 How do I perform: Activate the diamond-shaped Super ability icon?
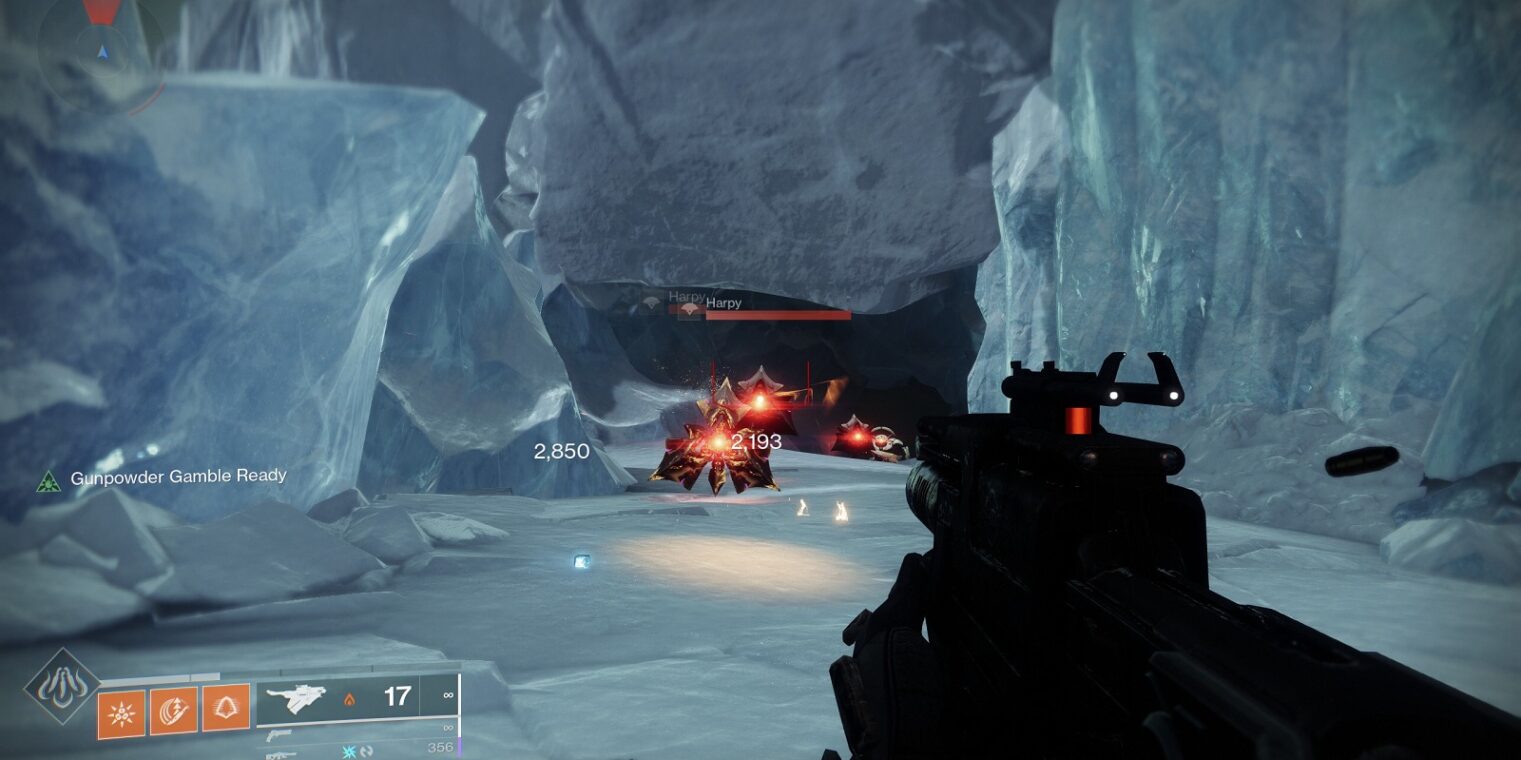tap(62, 686)
